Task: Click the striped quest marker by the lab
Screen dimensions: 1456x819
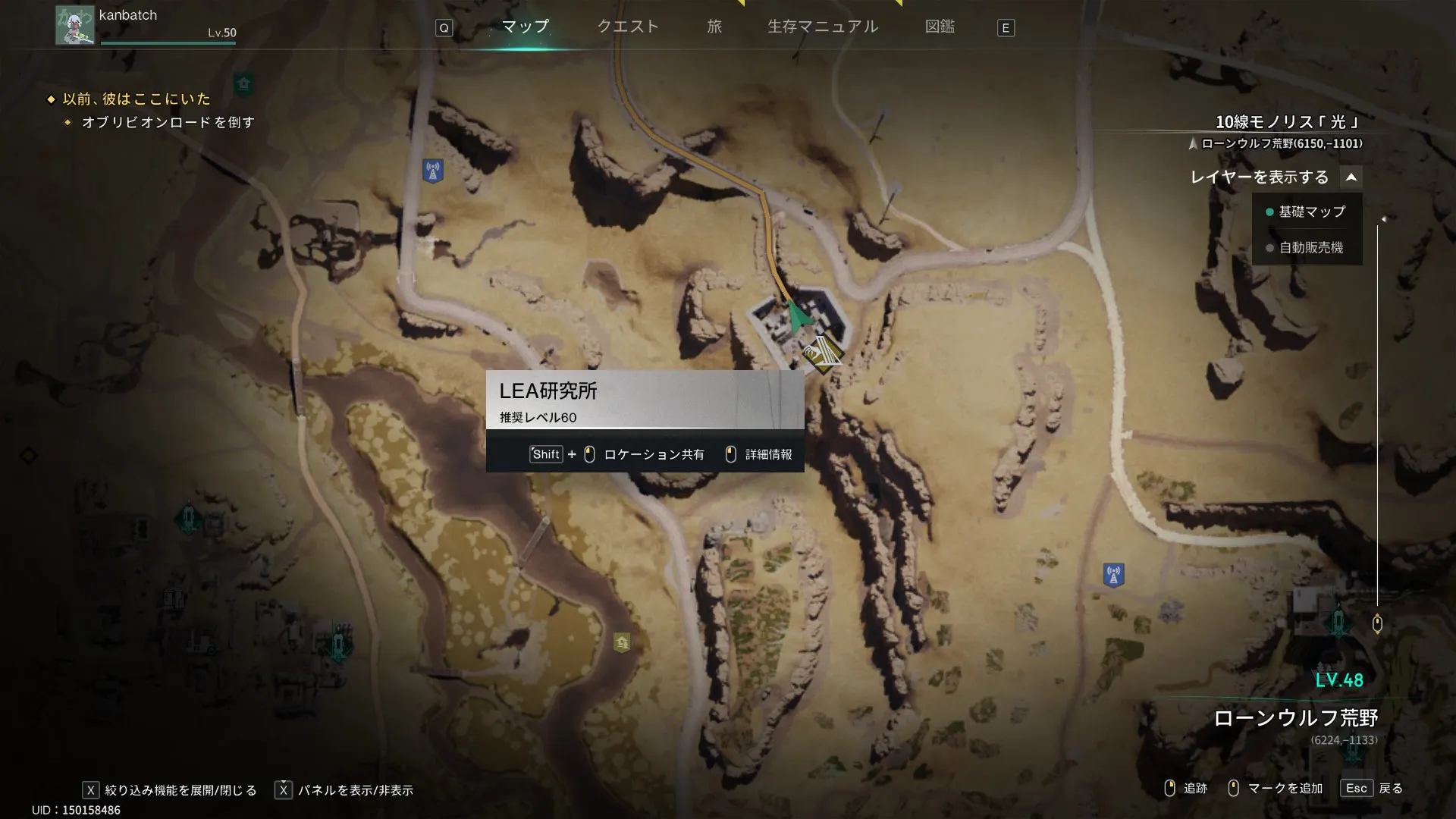Action: click(821, 353)
